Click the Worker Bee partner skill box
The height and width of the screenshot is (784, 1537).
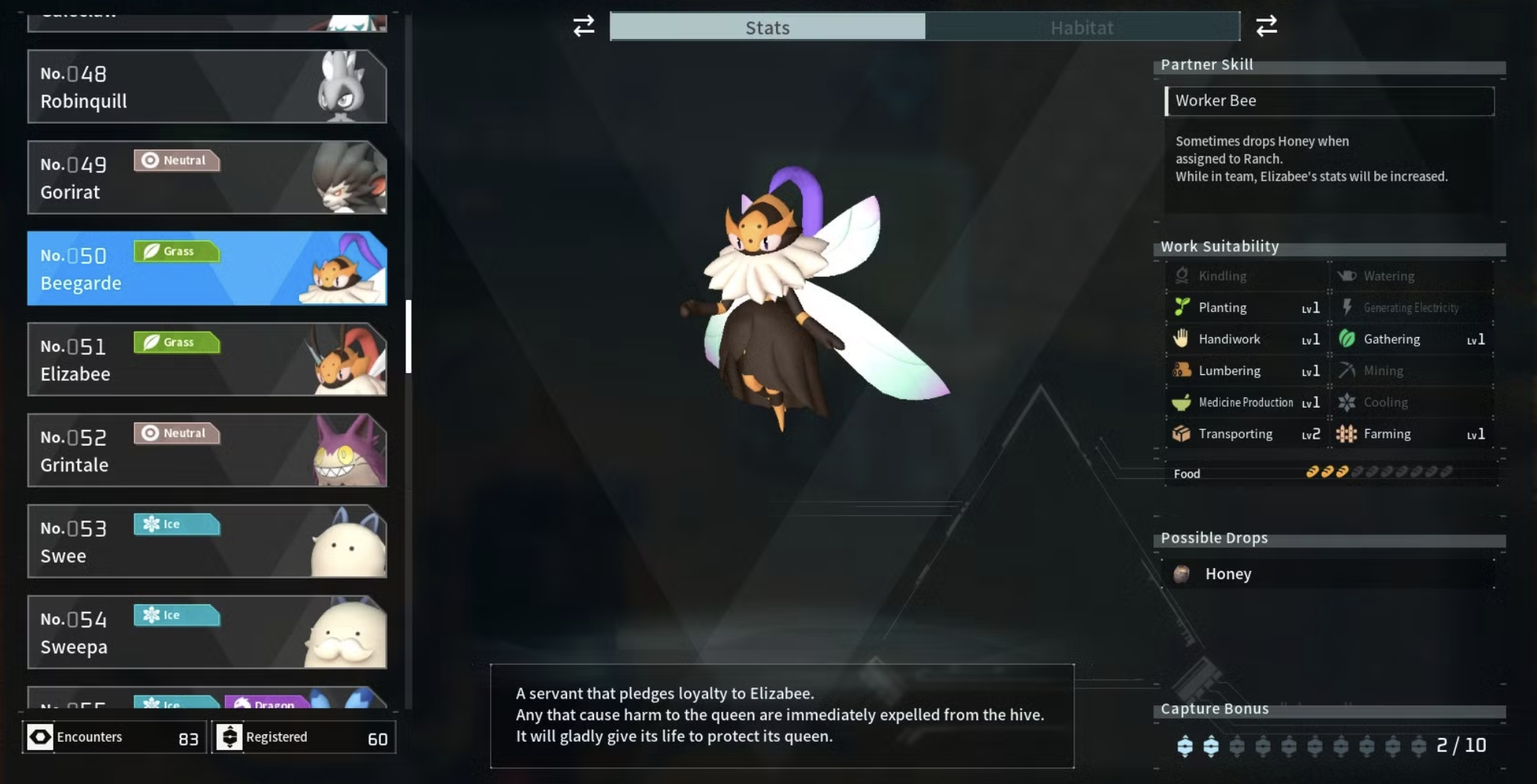point(1328,101)
